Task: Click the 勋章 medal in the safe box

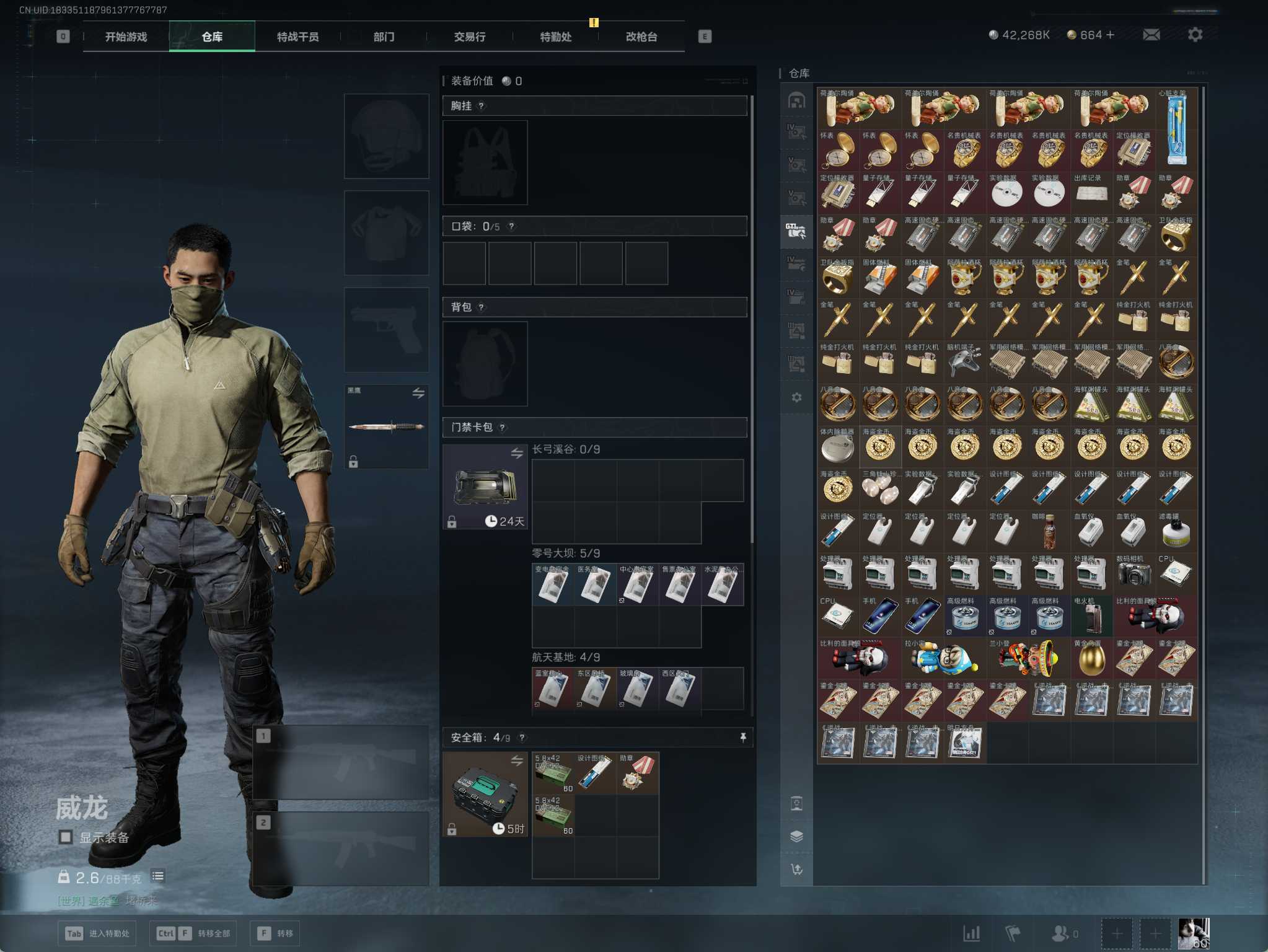Action: (x=638, y=773)
